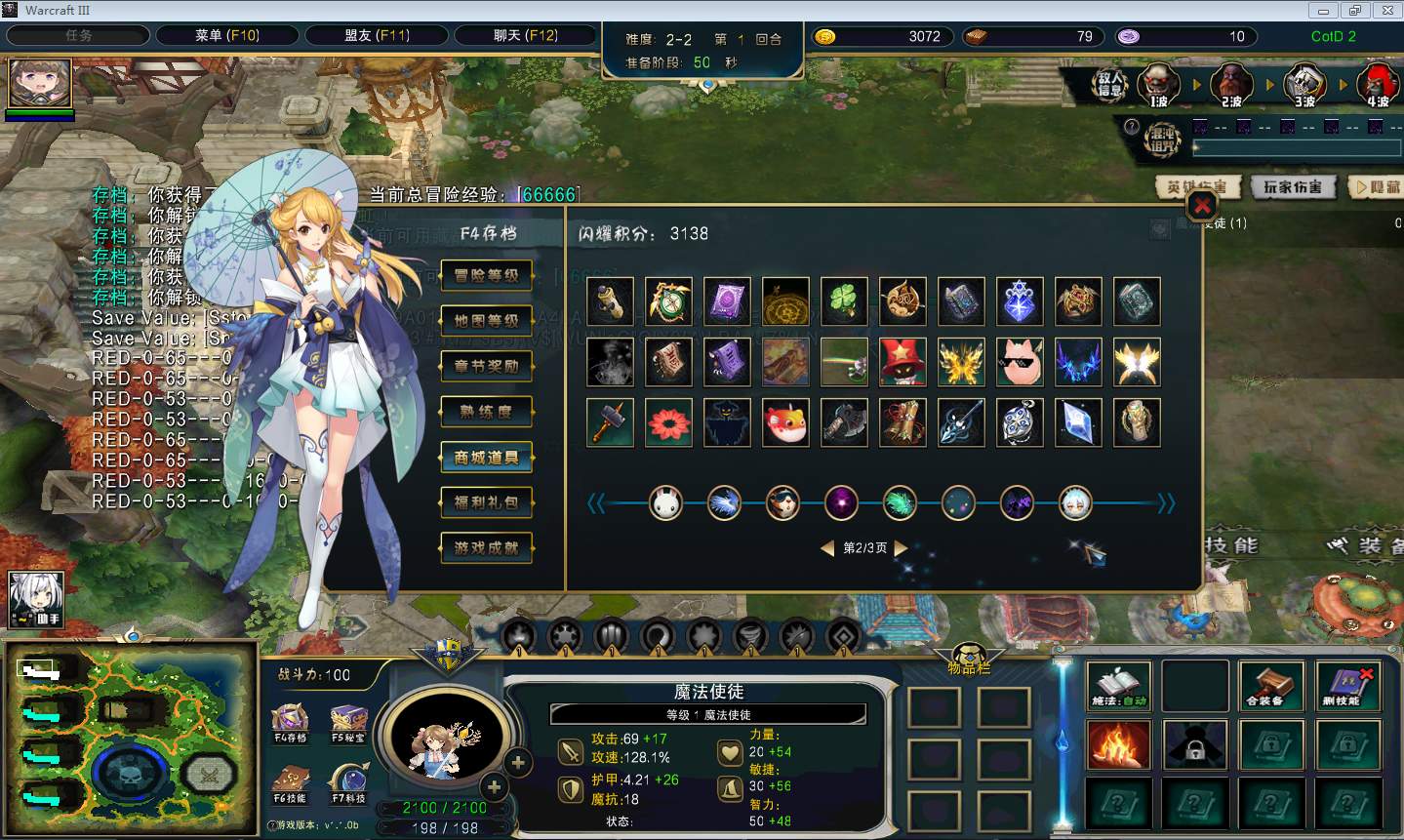1404x840 pixels.
Task: Go back to the previous page arrow
Action: (826, 548)
